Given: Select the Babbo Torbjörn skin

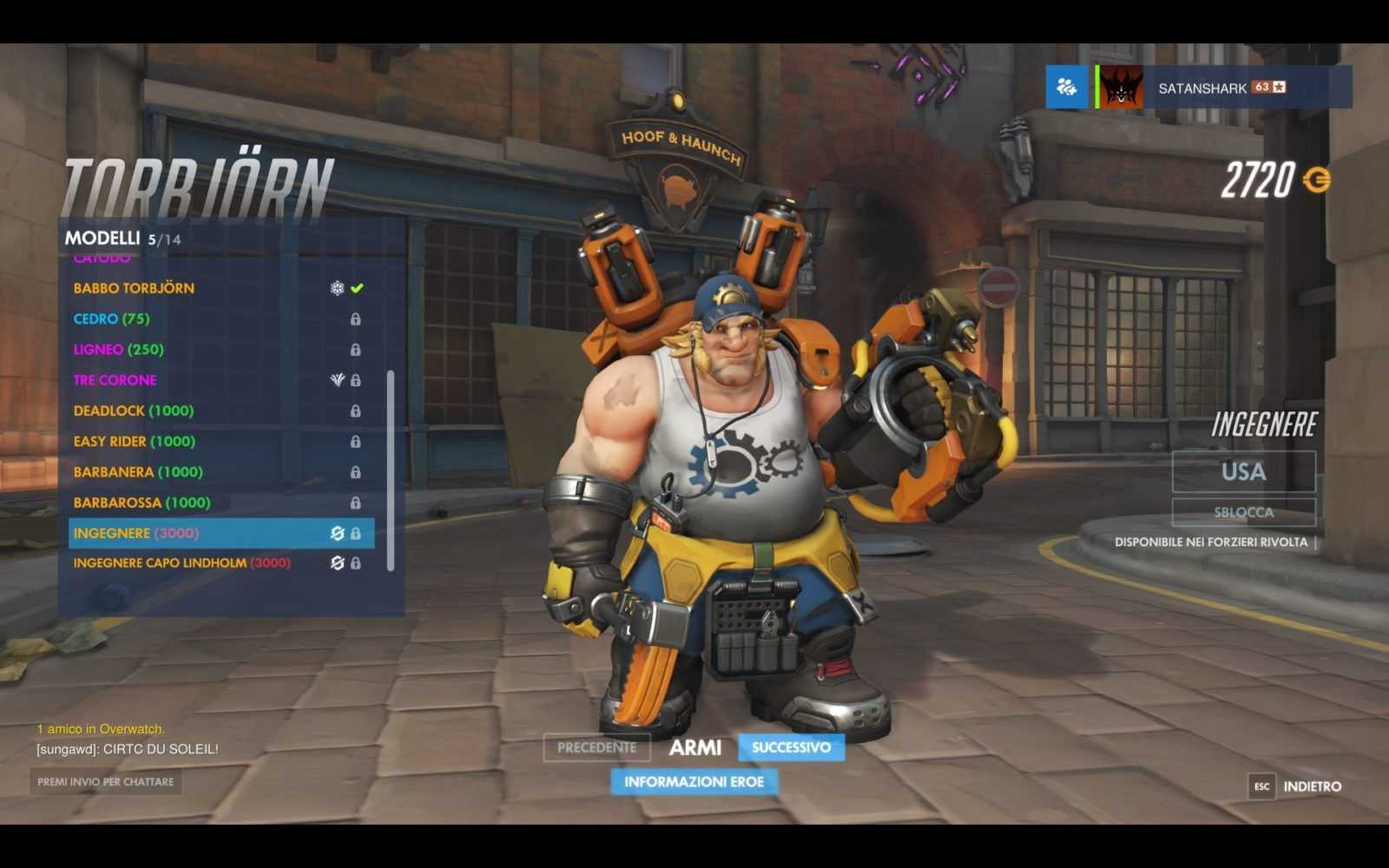Looking at the screenshot, I should pyautogui.click(x=134, y=288).
